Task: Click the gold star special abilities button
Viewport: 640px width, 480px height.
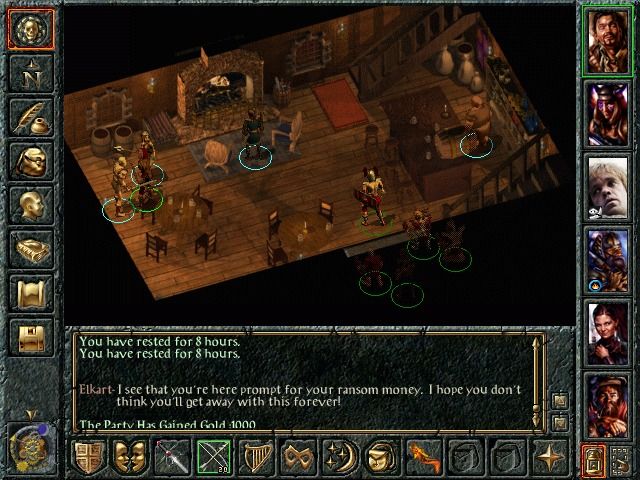Action: click(x=550, y=457)
